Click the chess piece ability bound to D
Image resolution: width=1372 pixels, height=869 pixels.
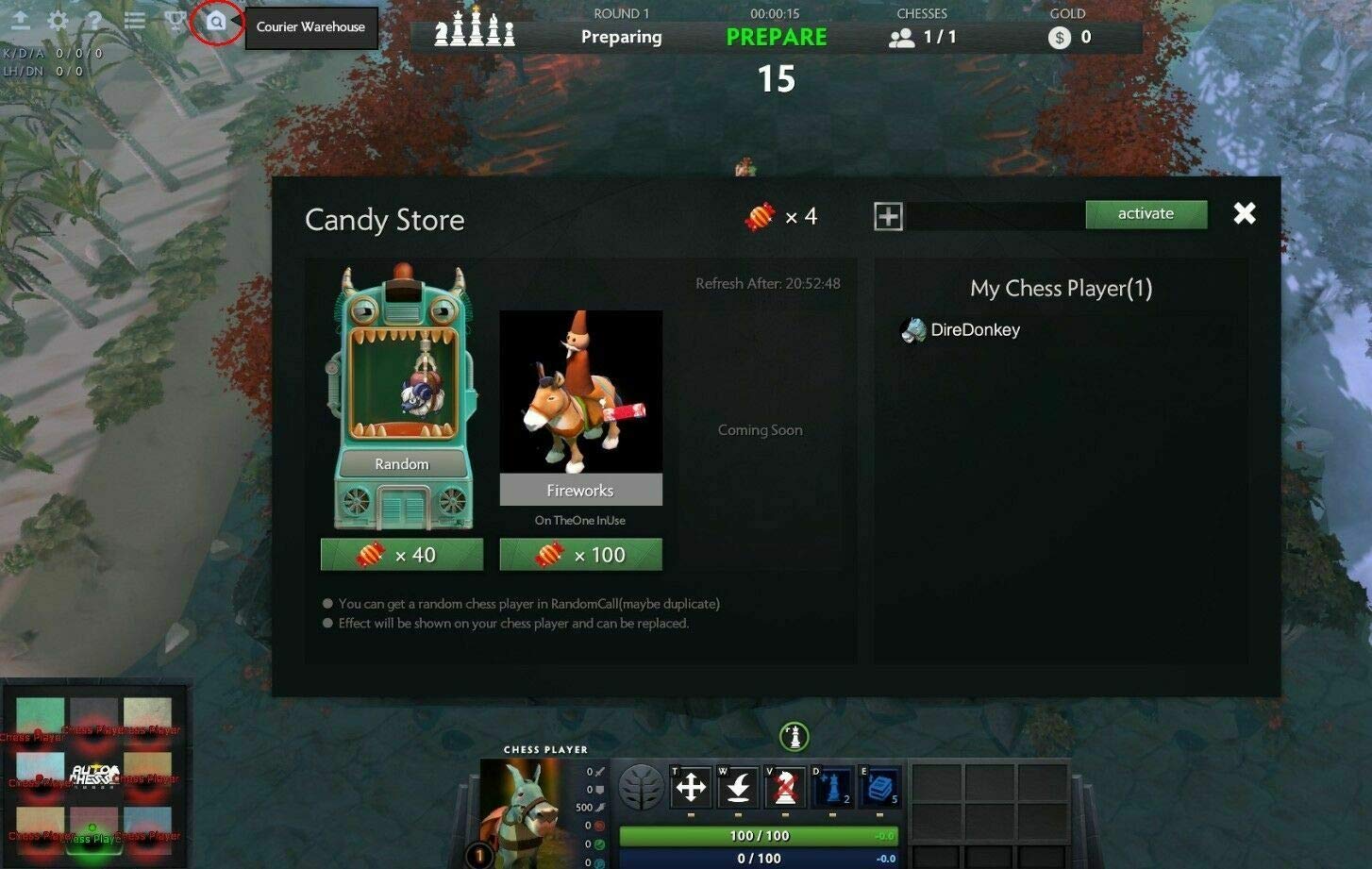[832, 787]
